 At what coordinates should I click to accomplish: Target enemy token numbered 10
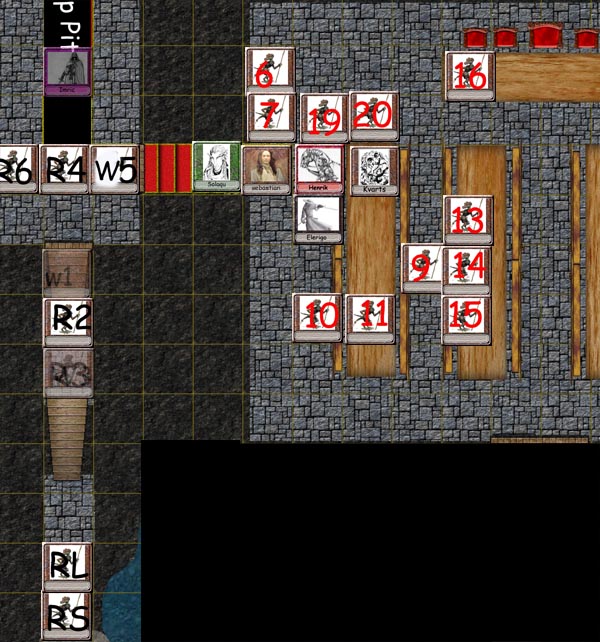coord(318,317)
